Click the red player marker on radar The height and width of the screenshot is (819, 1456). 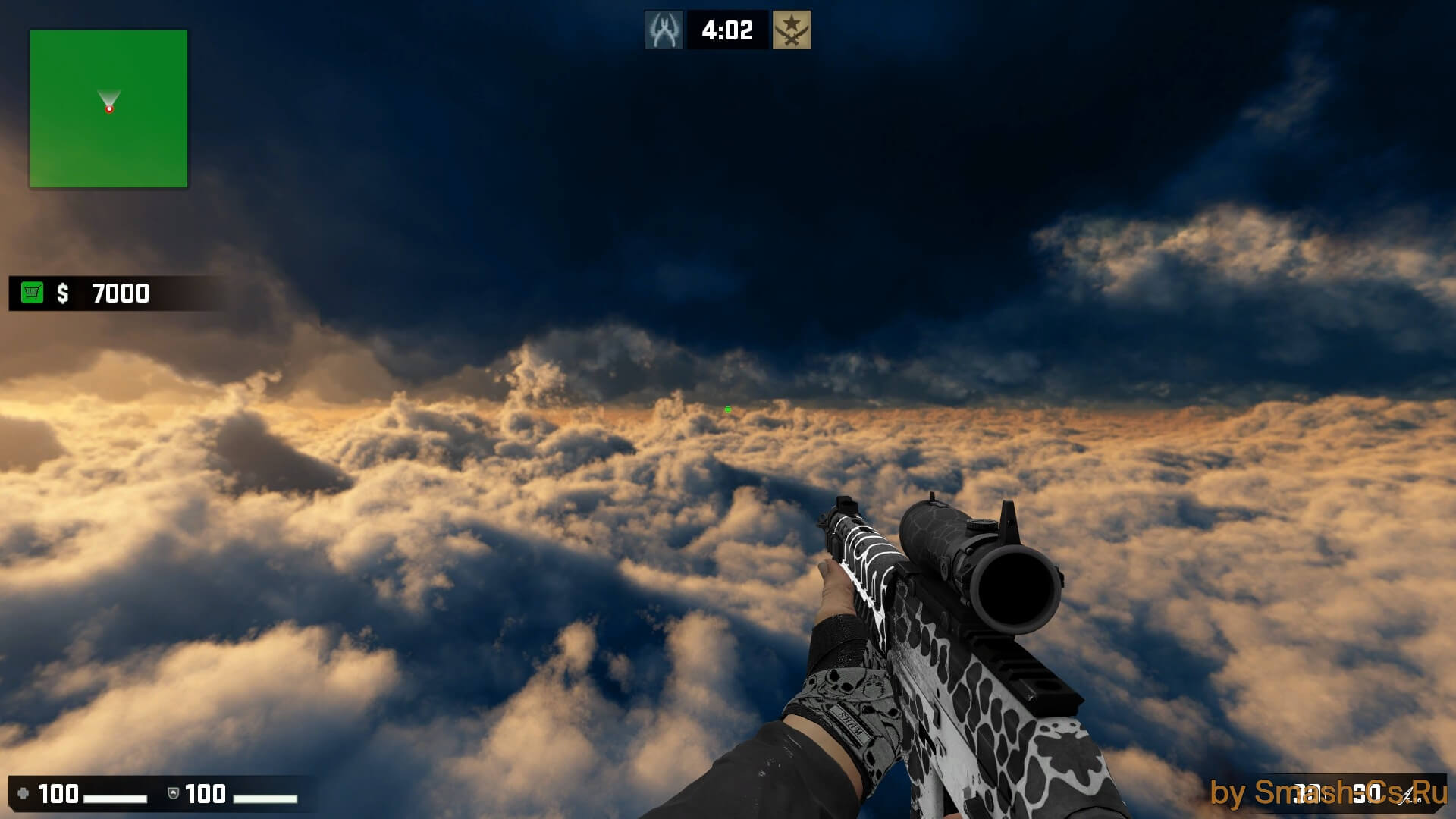(x=109, y=109)
